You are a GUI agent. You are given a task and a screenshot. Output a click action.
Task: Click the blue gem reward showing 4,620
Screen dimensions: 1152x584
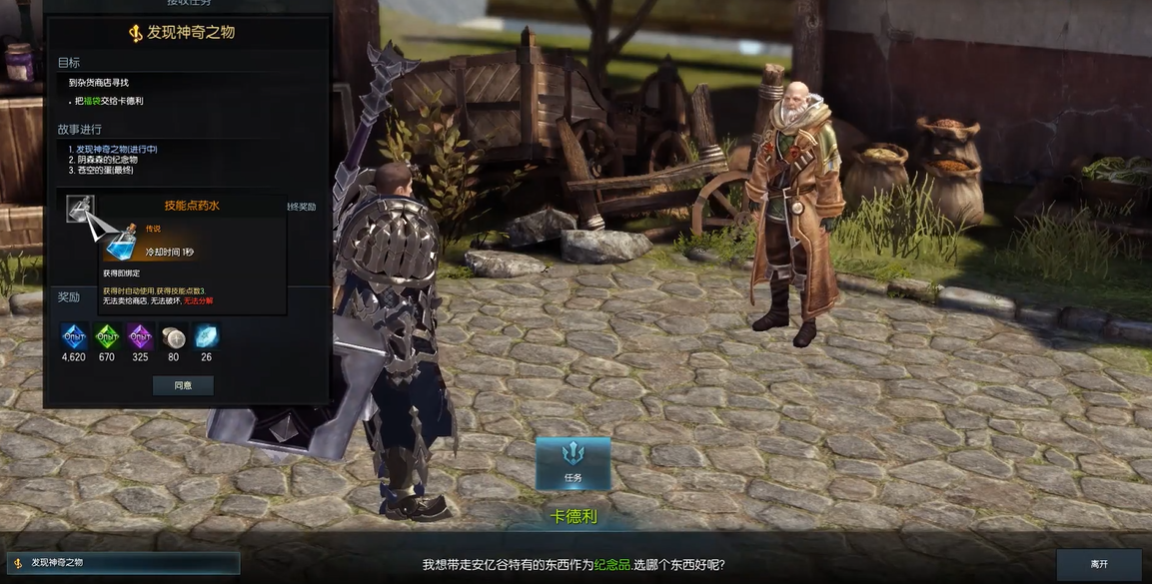coord(74,337)
